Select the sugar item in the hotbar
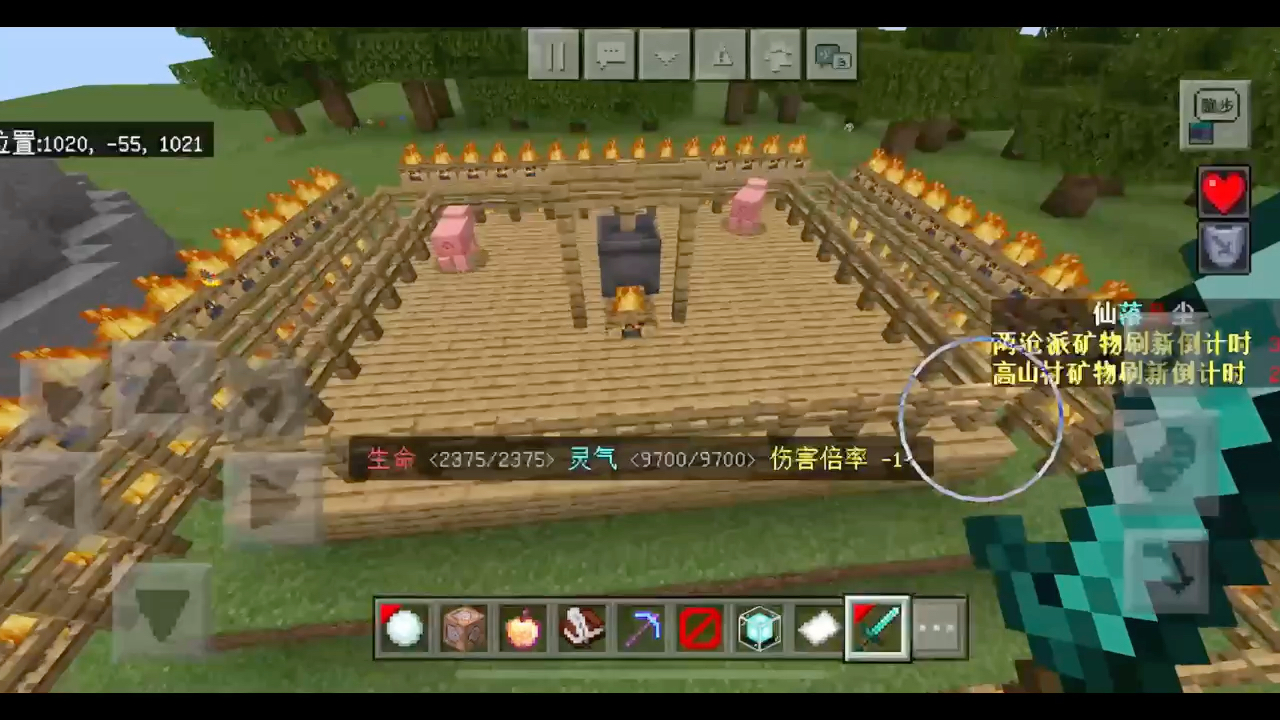 (818, 627)
